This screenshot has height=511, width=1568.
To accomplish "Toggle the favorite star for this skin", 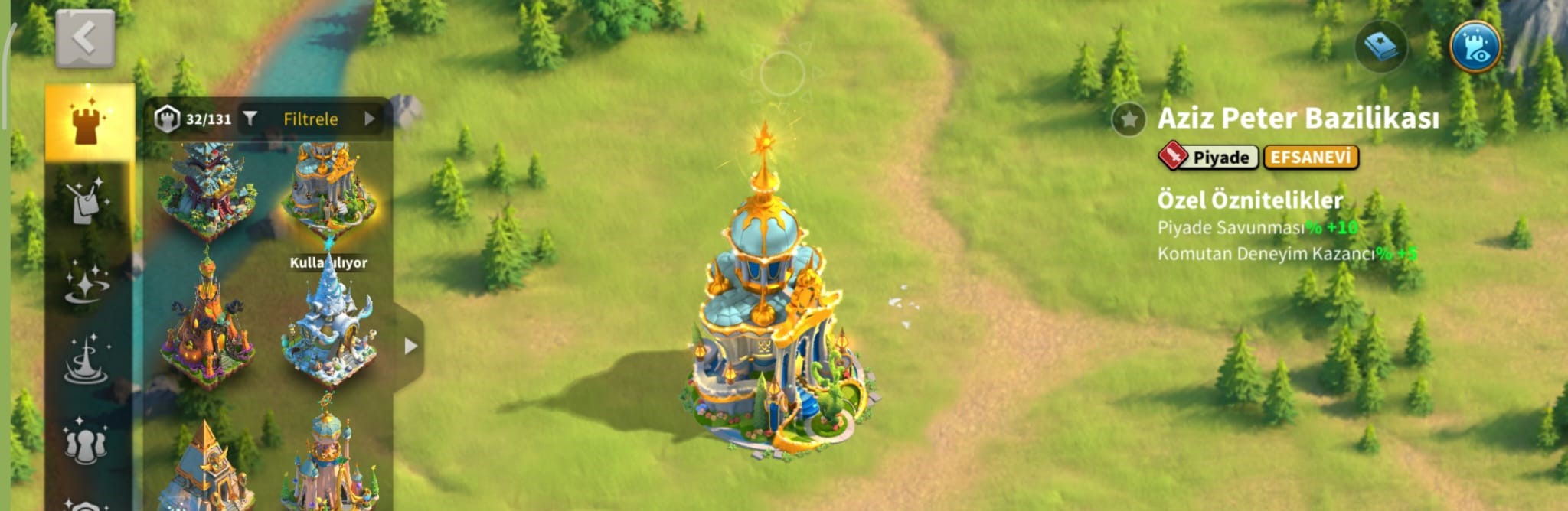I will [x=1128, y=119].
